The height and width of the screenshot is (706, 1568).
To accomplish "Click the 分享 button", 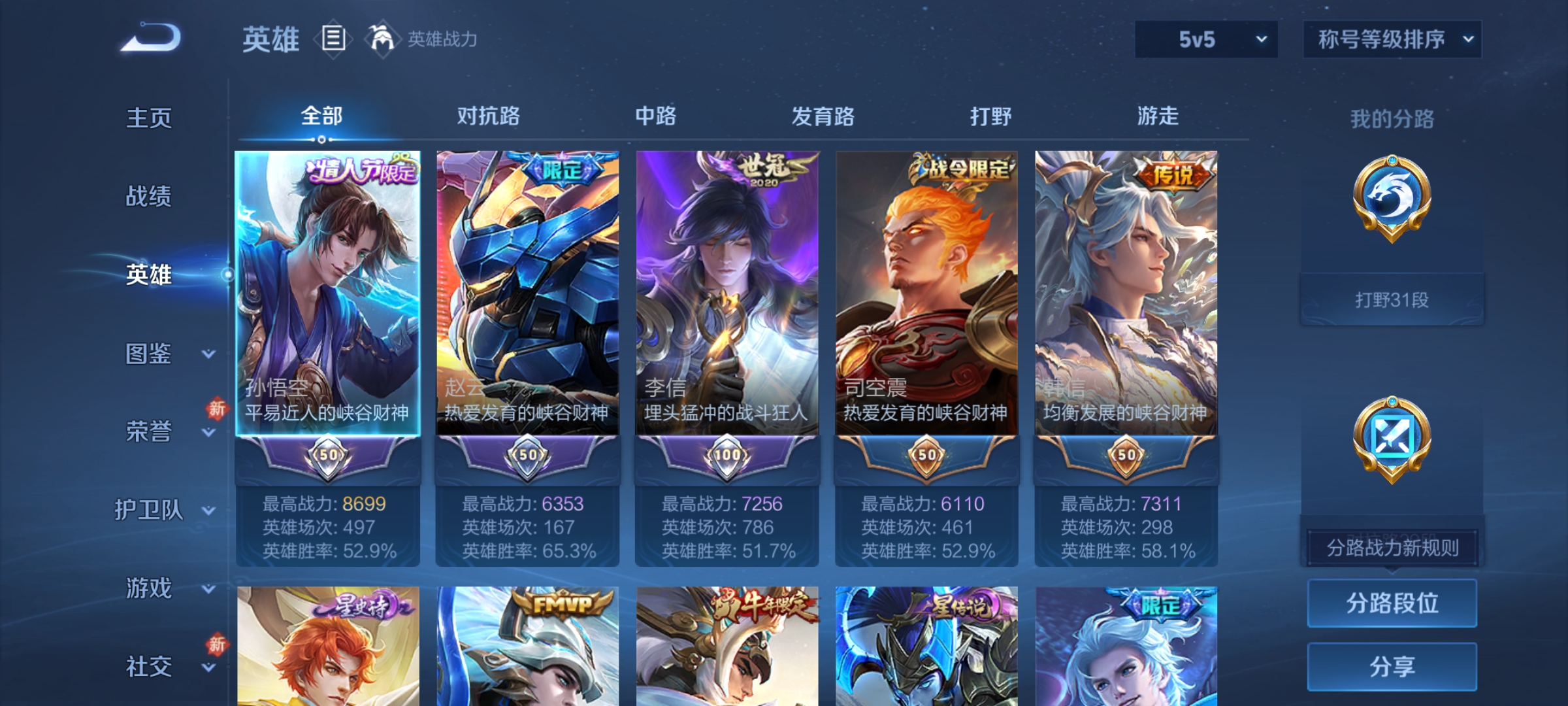I will click(1392, 666).
